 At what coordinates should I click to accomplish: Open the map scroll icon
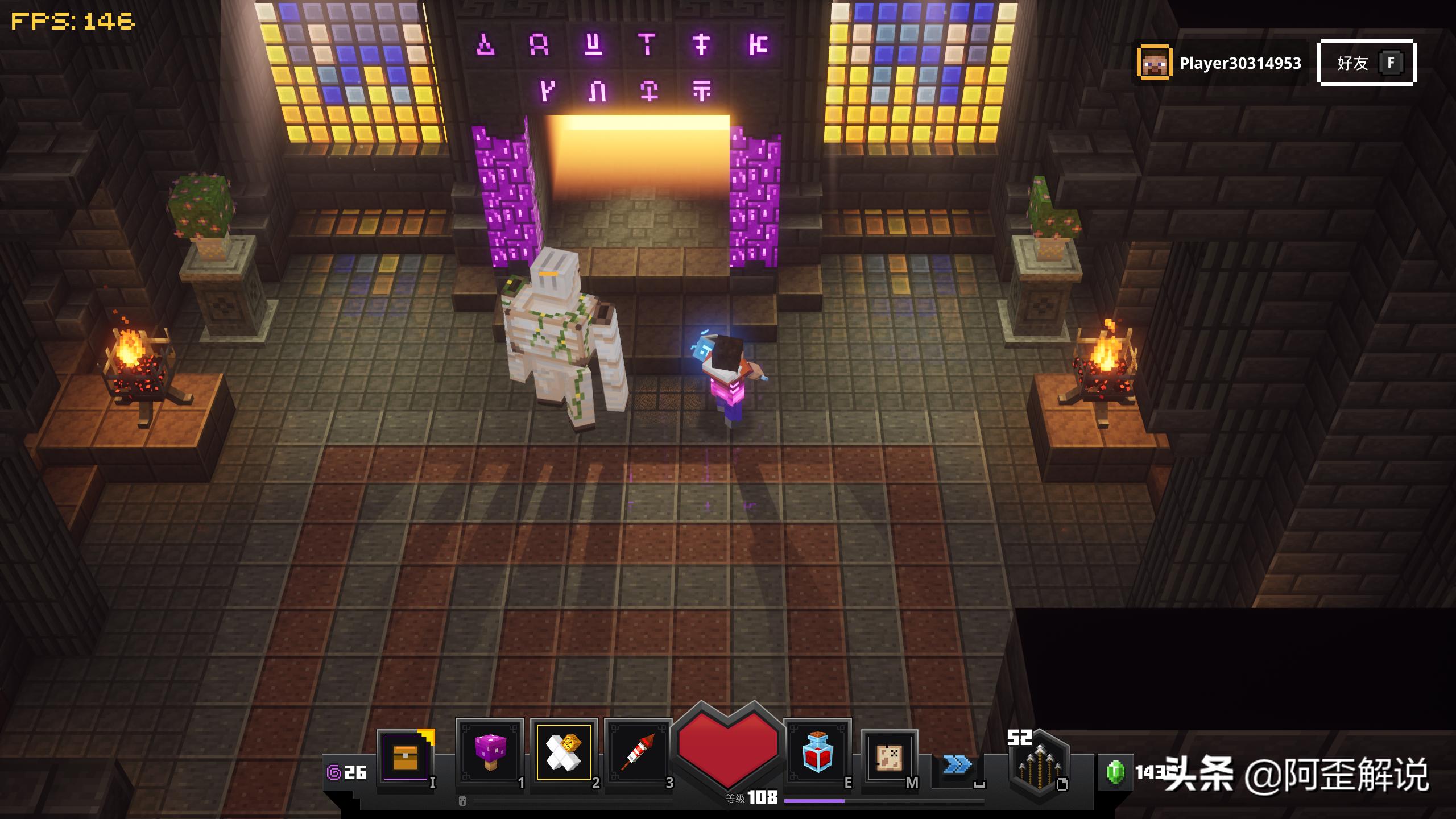(x=889, y=758)
